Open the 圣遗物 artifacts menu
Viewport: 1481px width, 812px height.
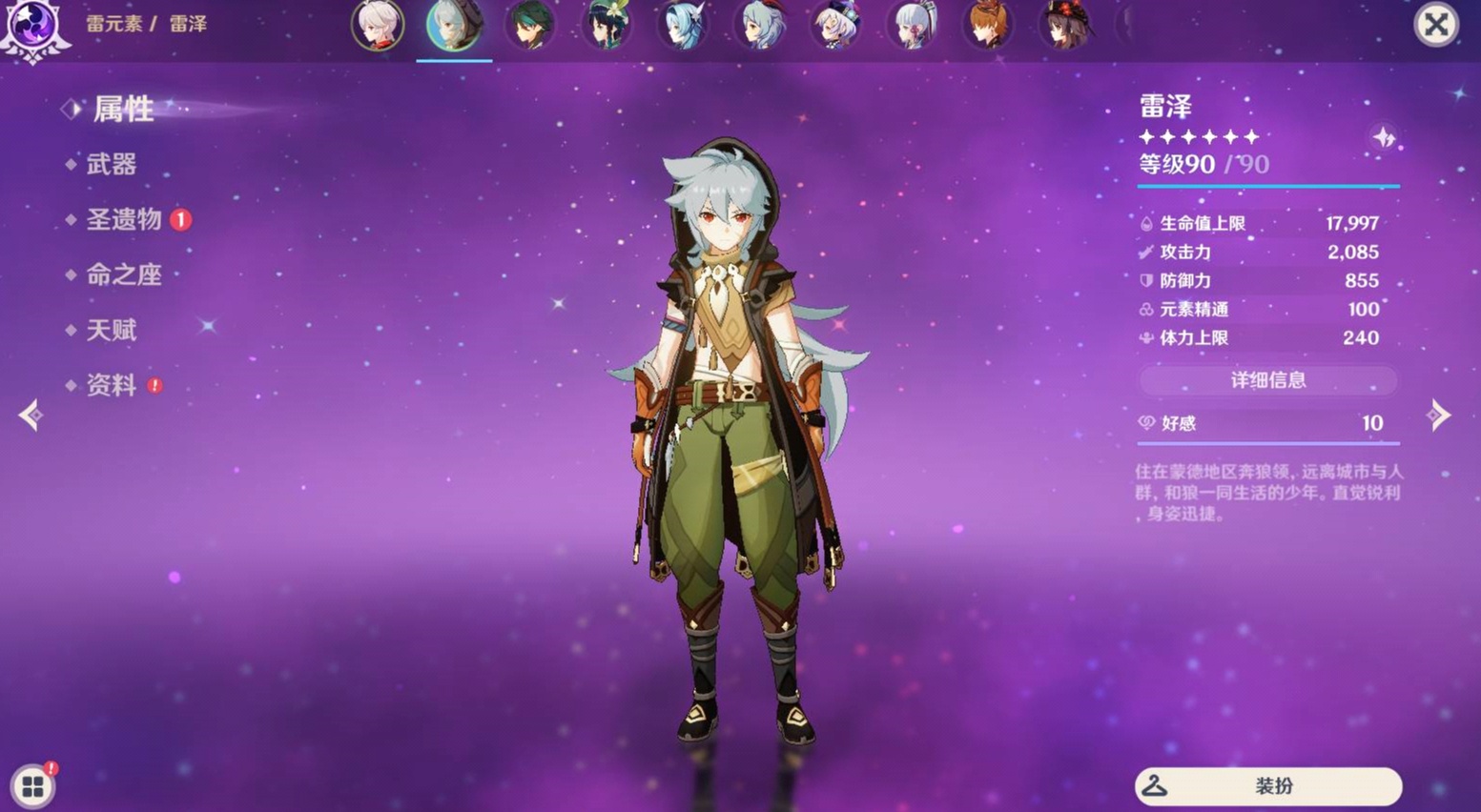pyautogui.click(x=124, y=220)
